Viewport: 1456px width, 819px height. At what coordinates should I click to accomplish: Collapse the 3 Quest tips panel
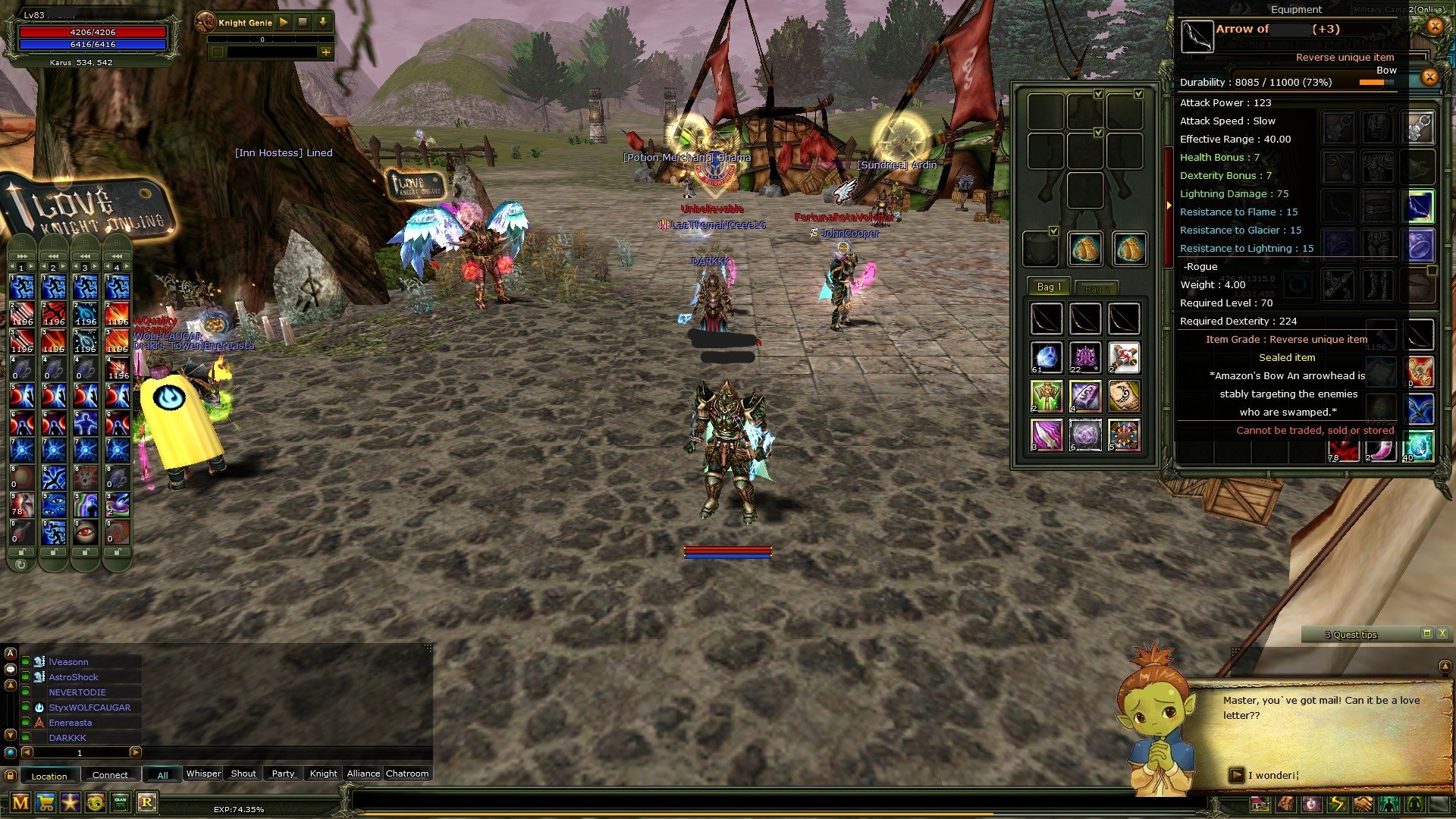click(x=1427, y=635)
